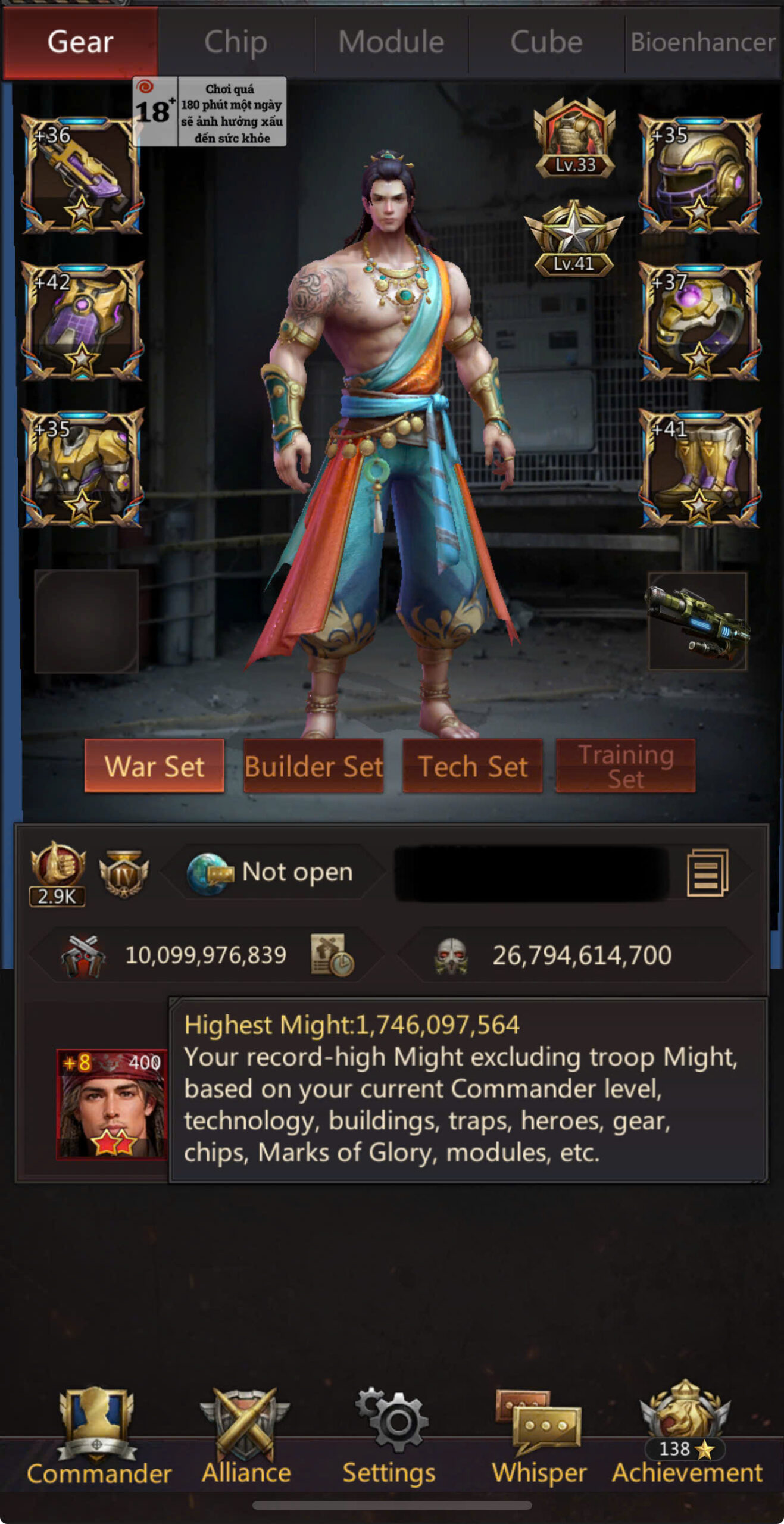Open the +37 ring gear slot
This screenshot has height=1524, width=784.
pos(699,321)
